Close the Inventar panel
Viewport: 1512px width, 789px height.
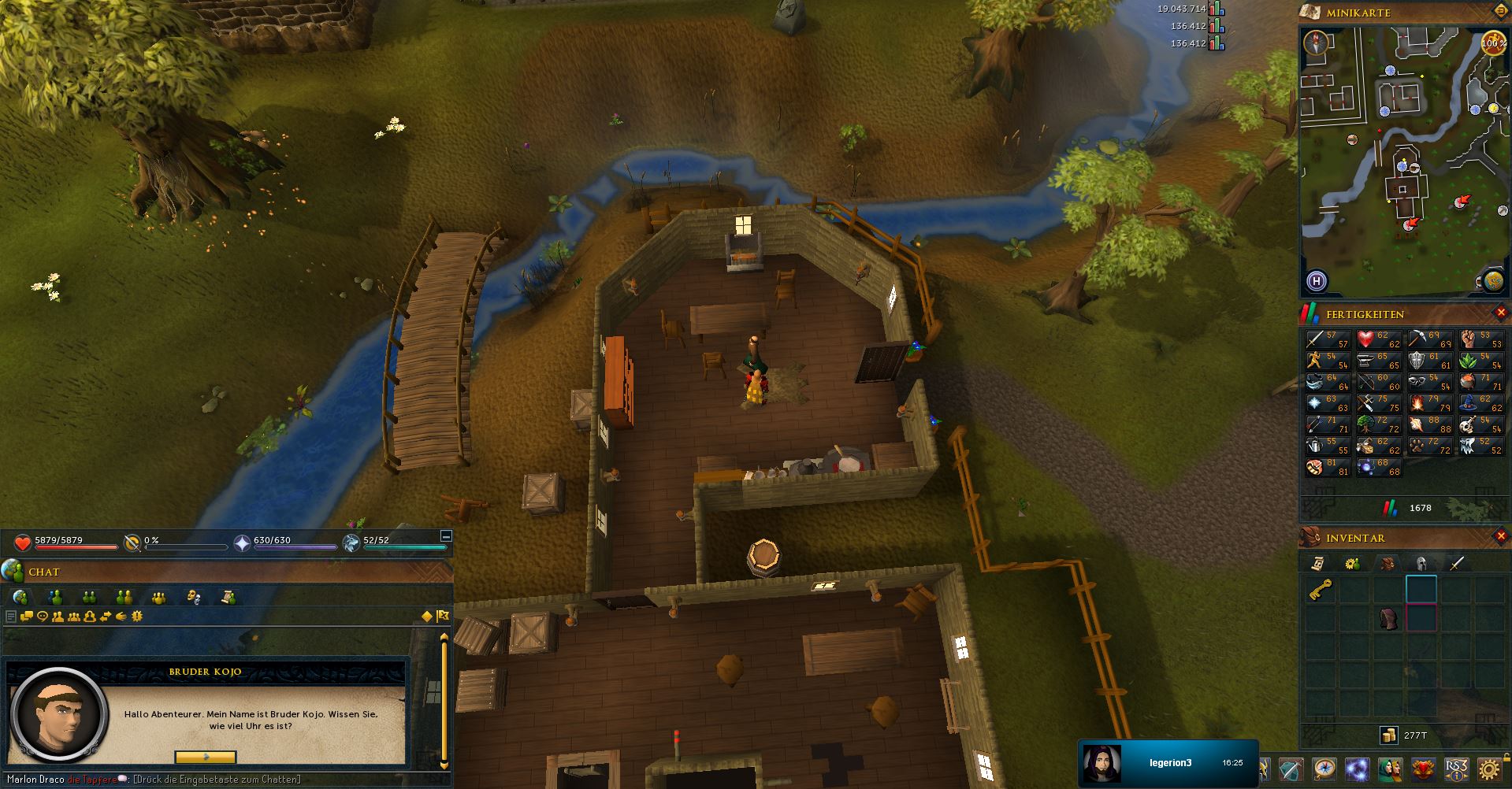pos(1501,536)
